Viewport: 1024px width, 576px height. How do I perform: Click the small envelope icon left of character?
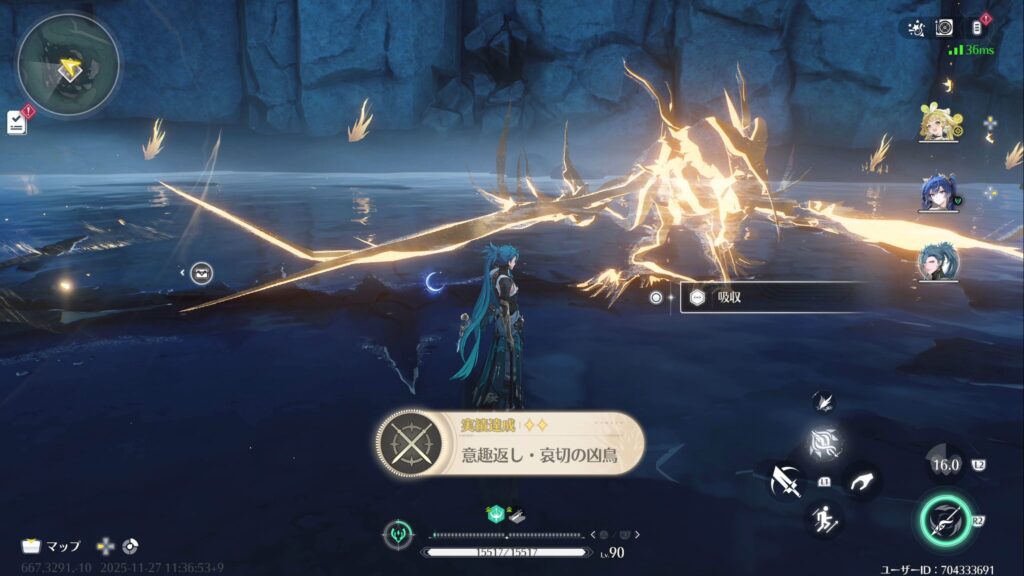201,272
